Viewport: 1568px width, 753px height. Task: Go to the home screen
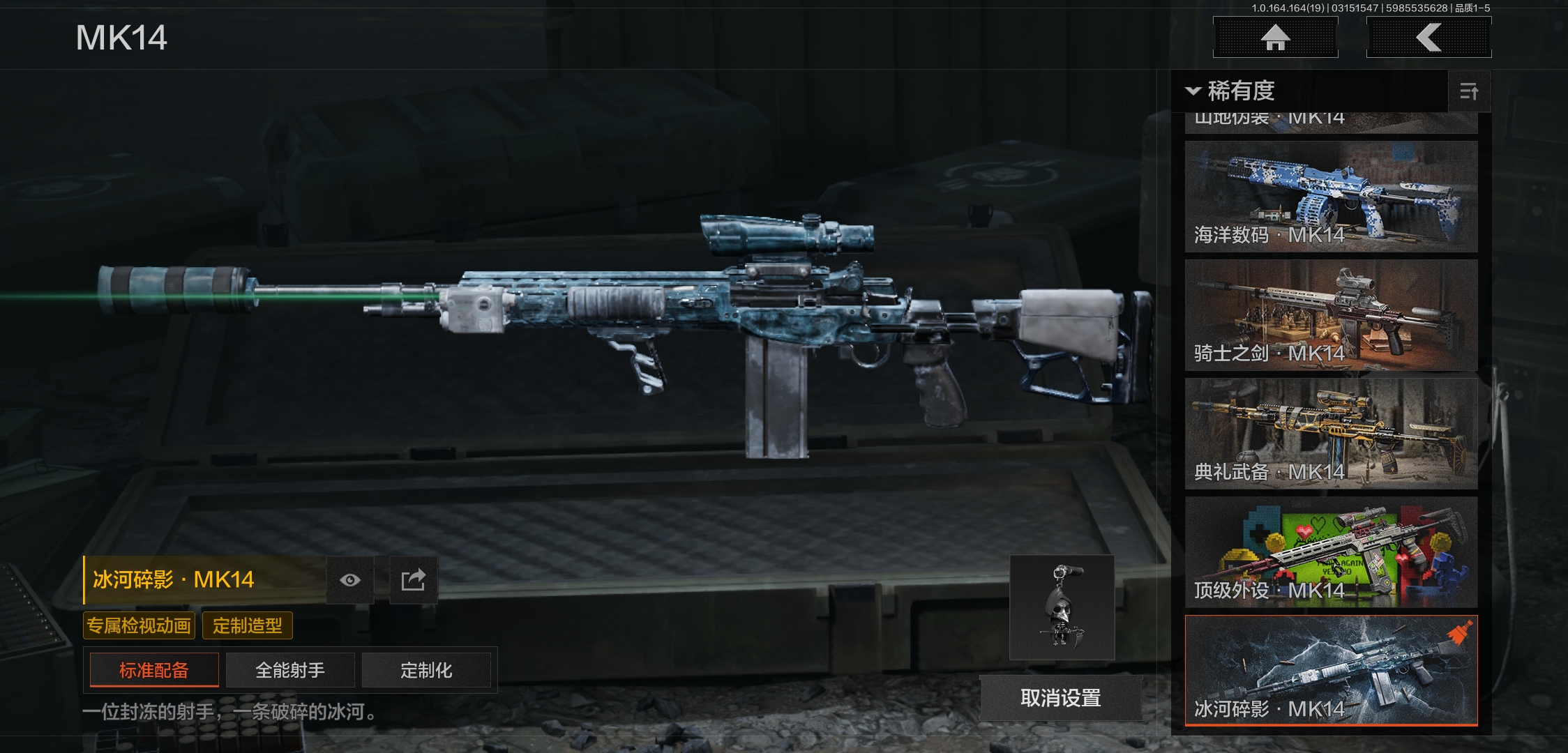coord(1275,38)
